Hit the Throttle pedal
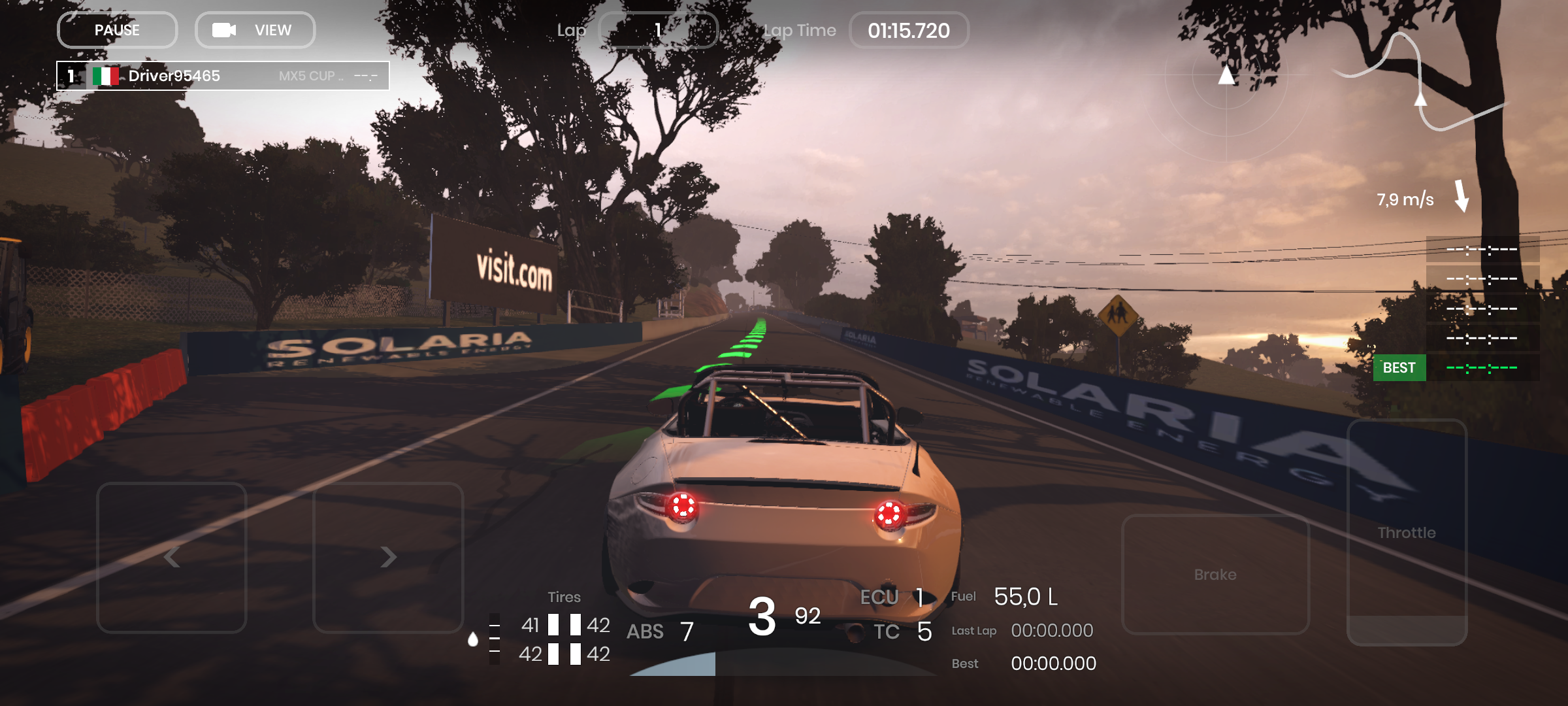This screenshot has height=706, width=1568. [1407, 533]
